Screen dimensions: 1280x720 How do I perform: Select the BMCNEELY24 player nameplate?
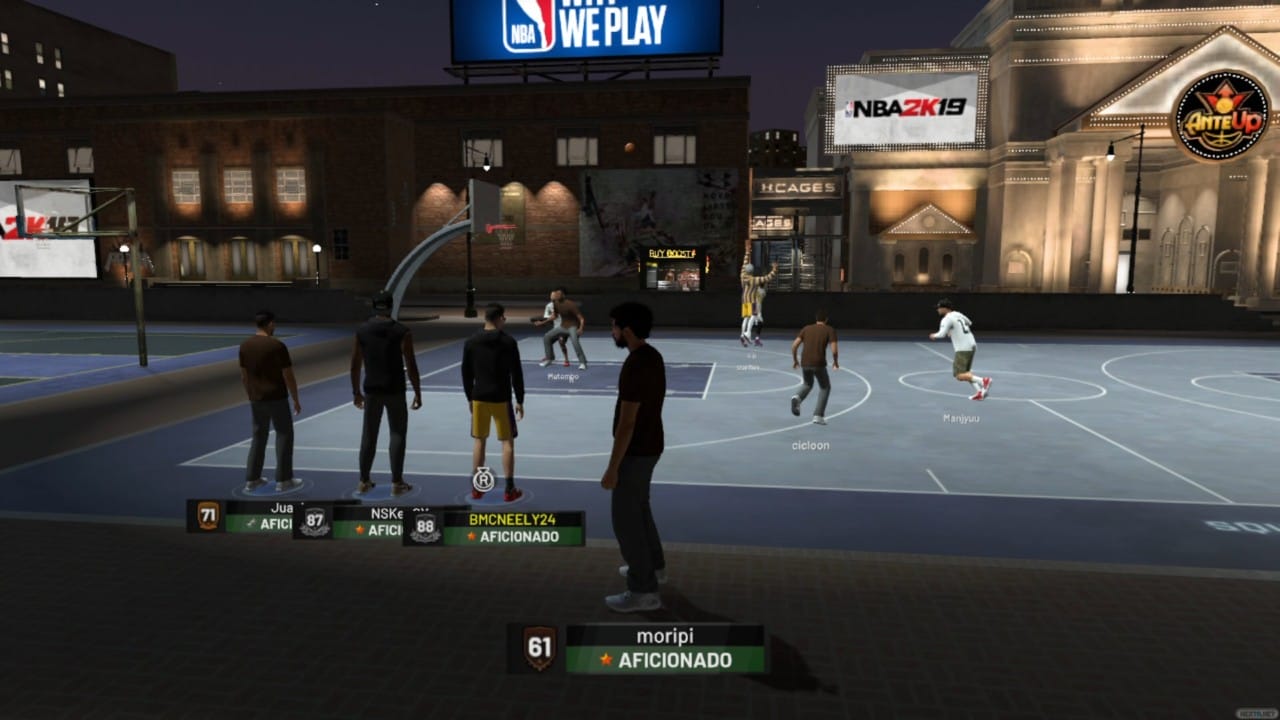(x=512, y=528)
